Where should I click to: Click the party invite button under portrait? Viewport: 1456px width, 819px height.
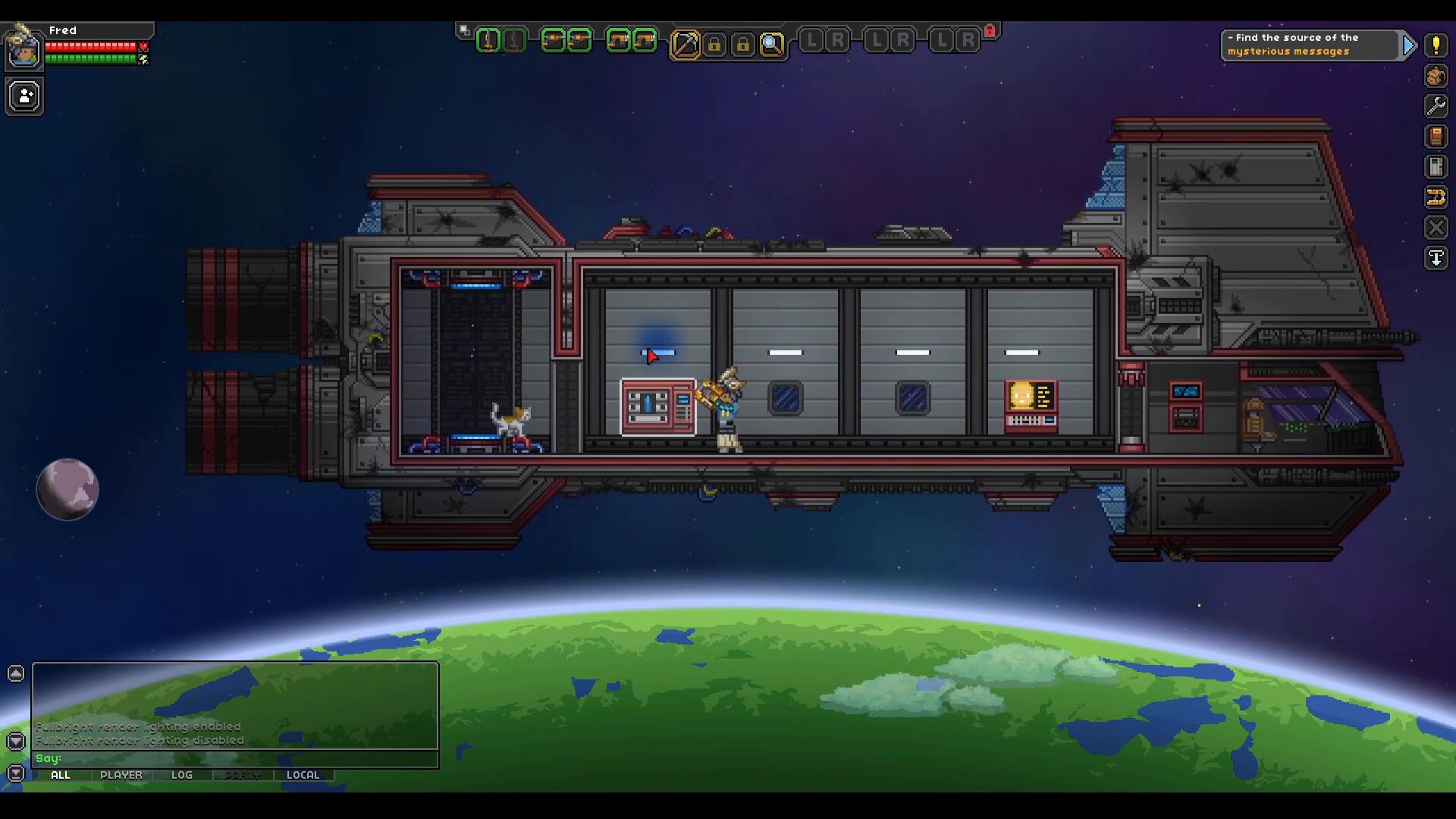(24, 97)
